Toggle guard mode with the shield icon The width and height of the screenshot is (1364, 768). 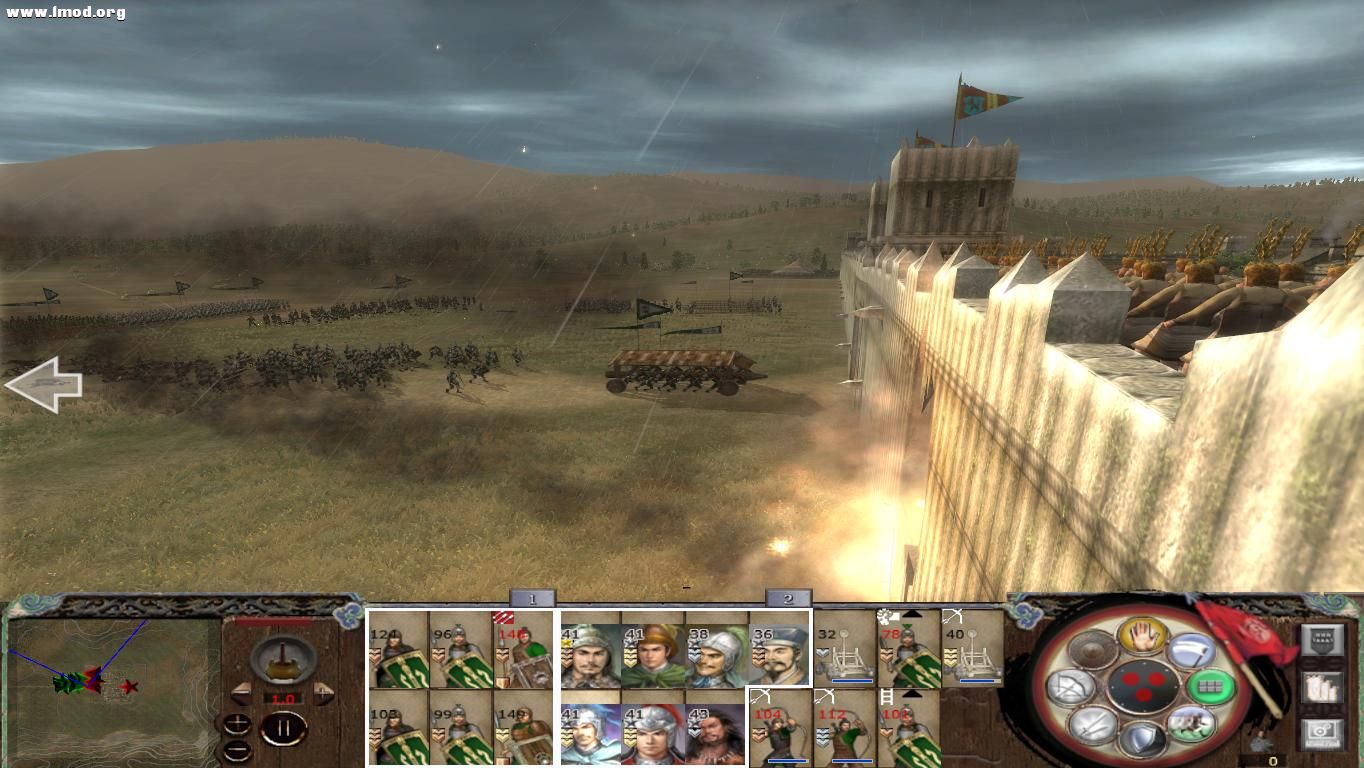1143,740
